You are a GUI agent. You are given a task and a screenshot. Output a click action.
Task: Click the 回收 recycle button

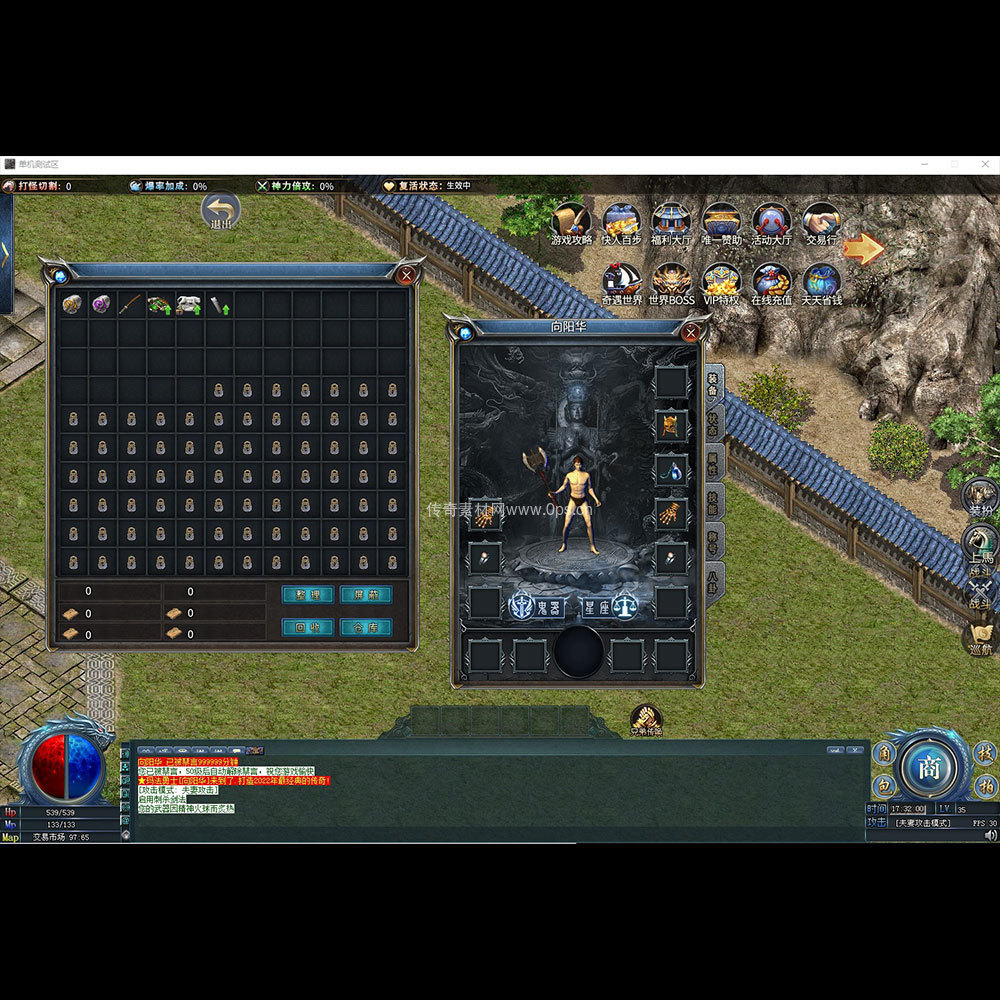click(307, 627)
